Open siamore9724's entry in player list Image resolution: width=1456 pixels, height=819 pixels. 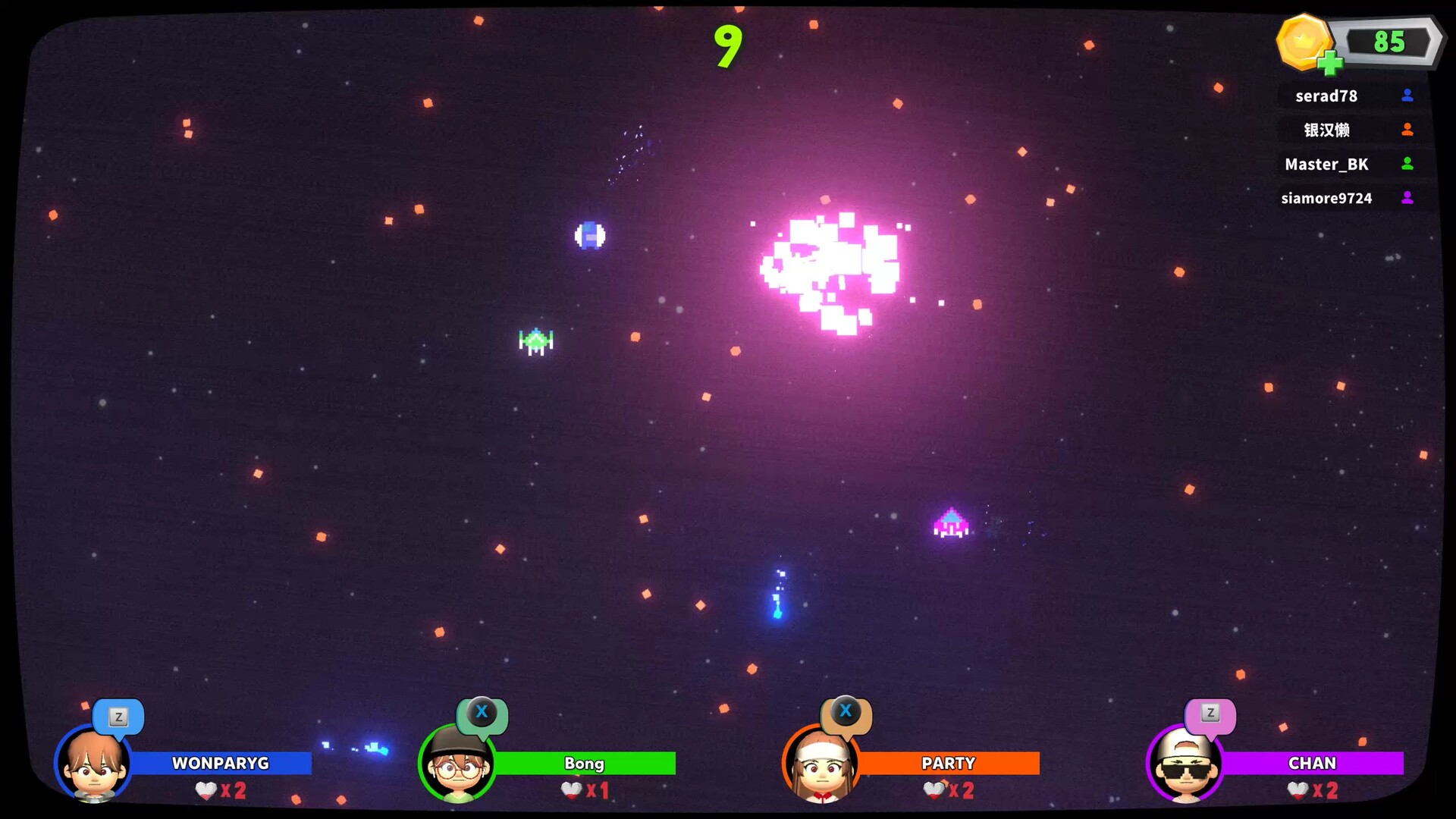point(1329,198)
